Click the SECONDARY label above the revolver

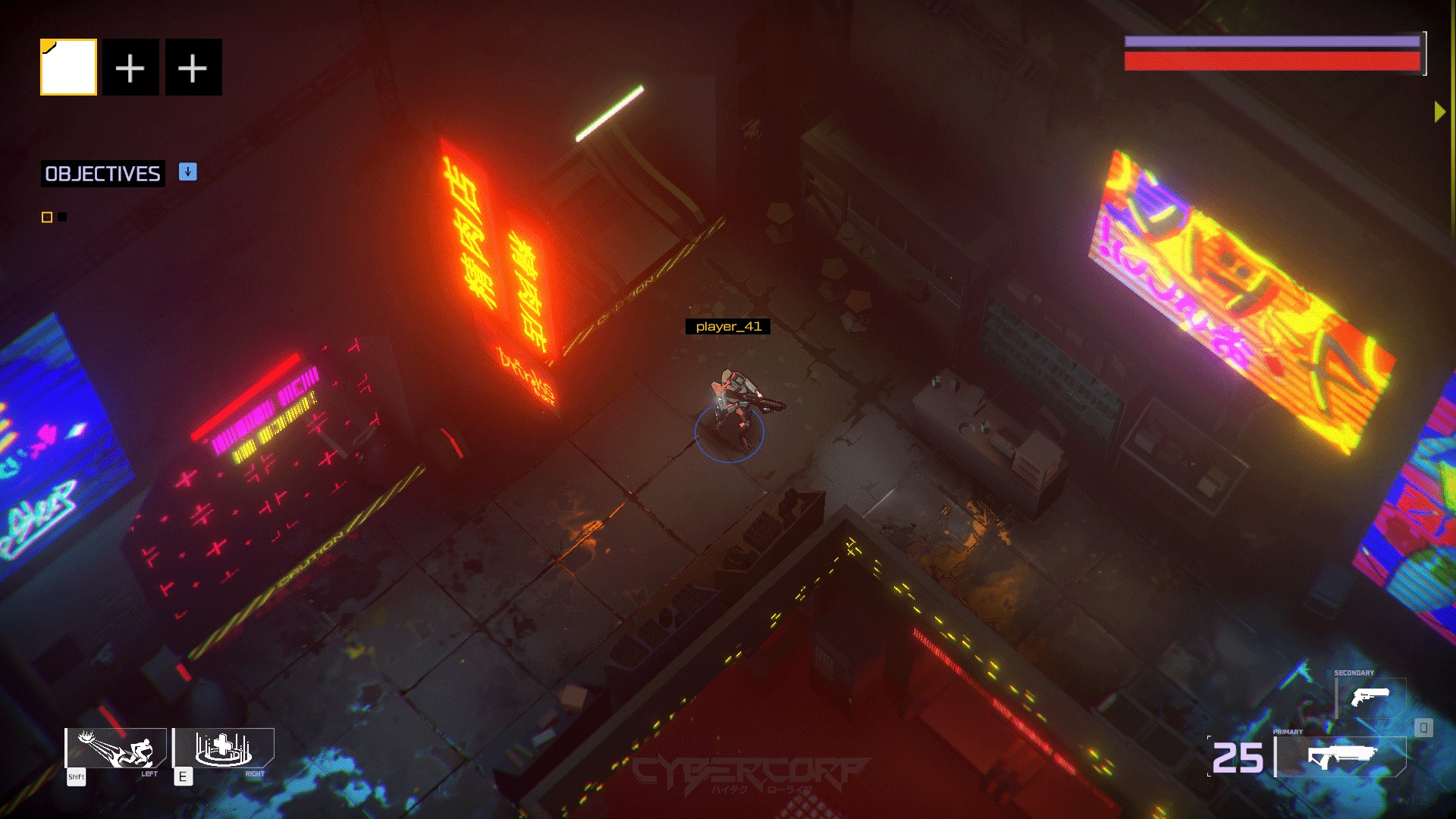tap(1353, 672)
